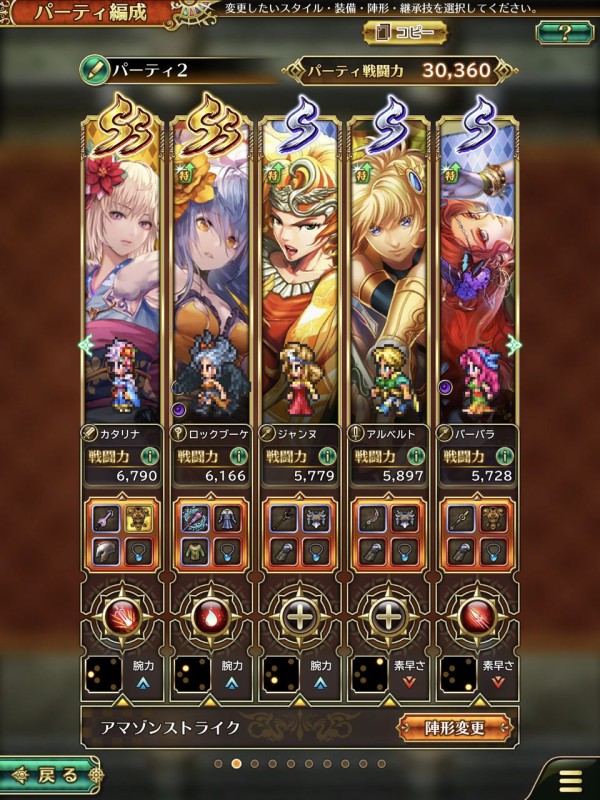Screen dimensions: 600x800
Task: Open the question mark help button
Action: coord(564,32)
